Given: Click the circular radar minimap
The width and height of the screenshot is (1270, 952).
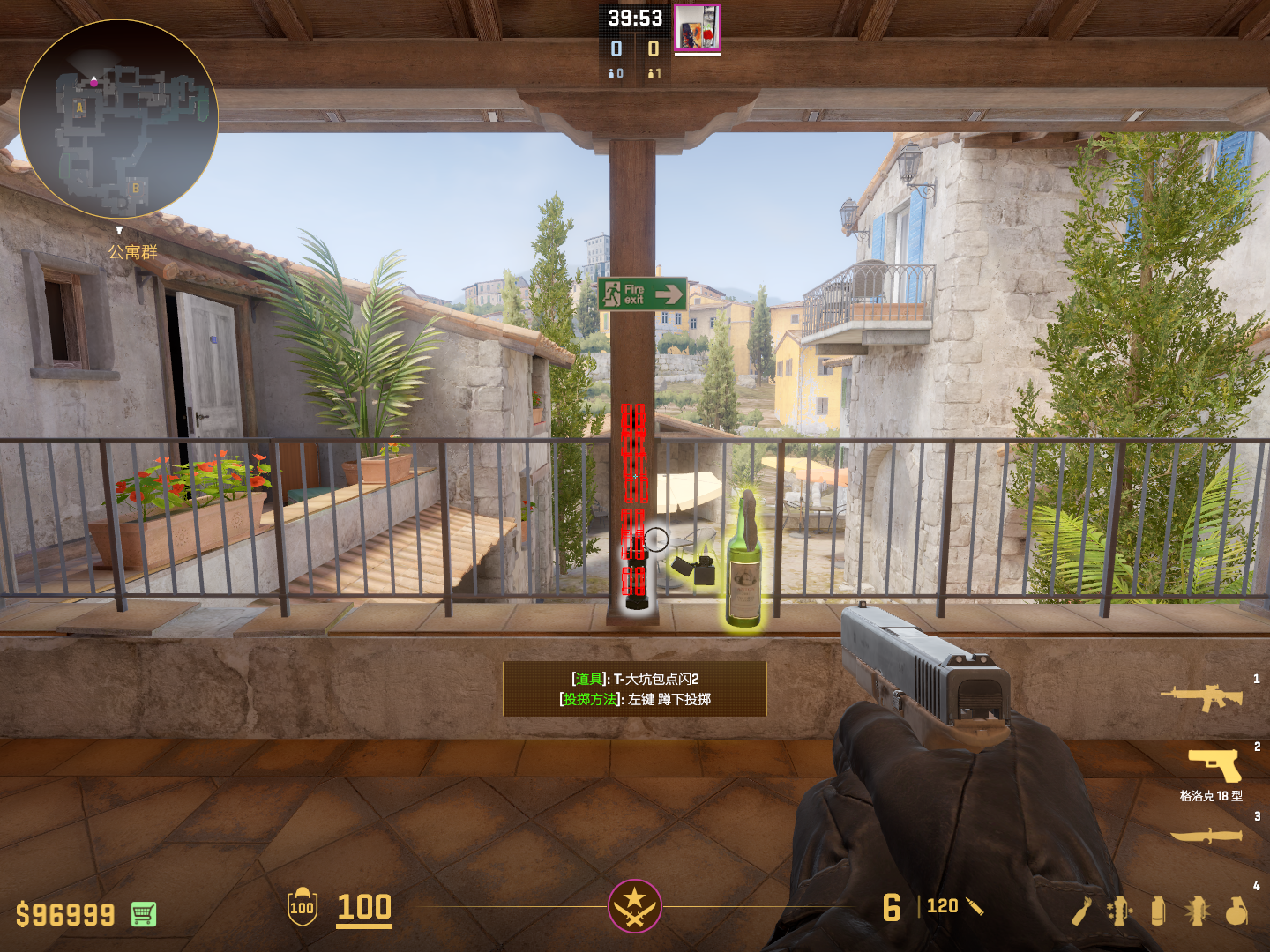Looking at the screenshot, I should point(119,119).
